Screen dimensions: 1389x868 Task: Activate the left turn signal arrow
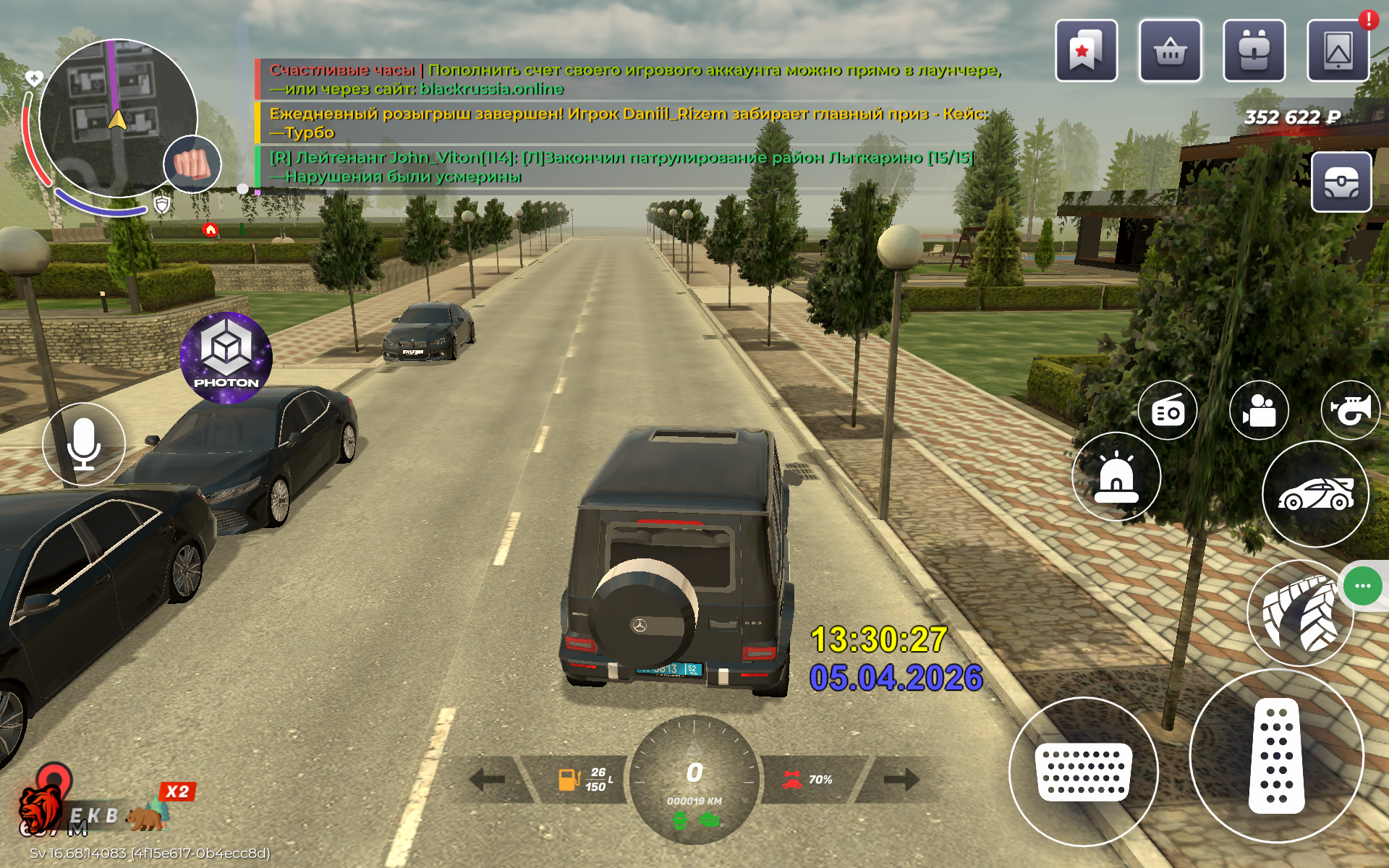488,779
